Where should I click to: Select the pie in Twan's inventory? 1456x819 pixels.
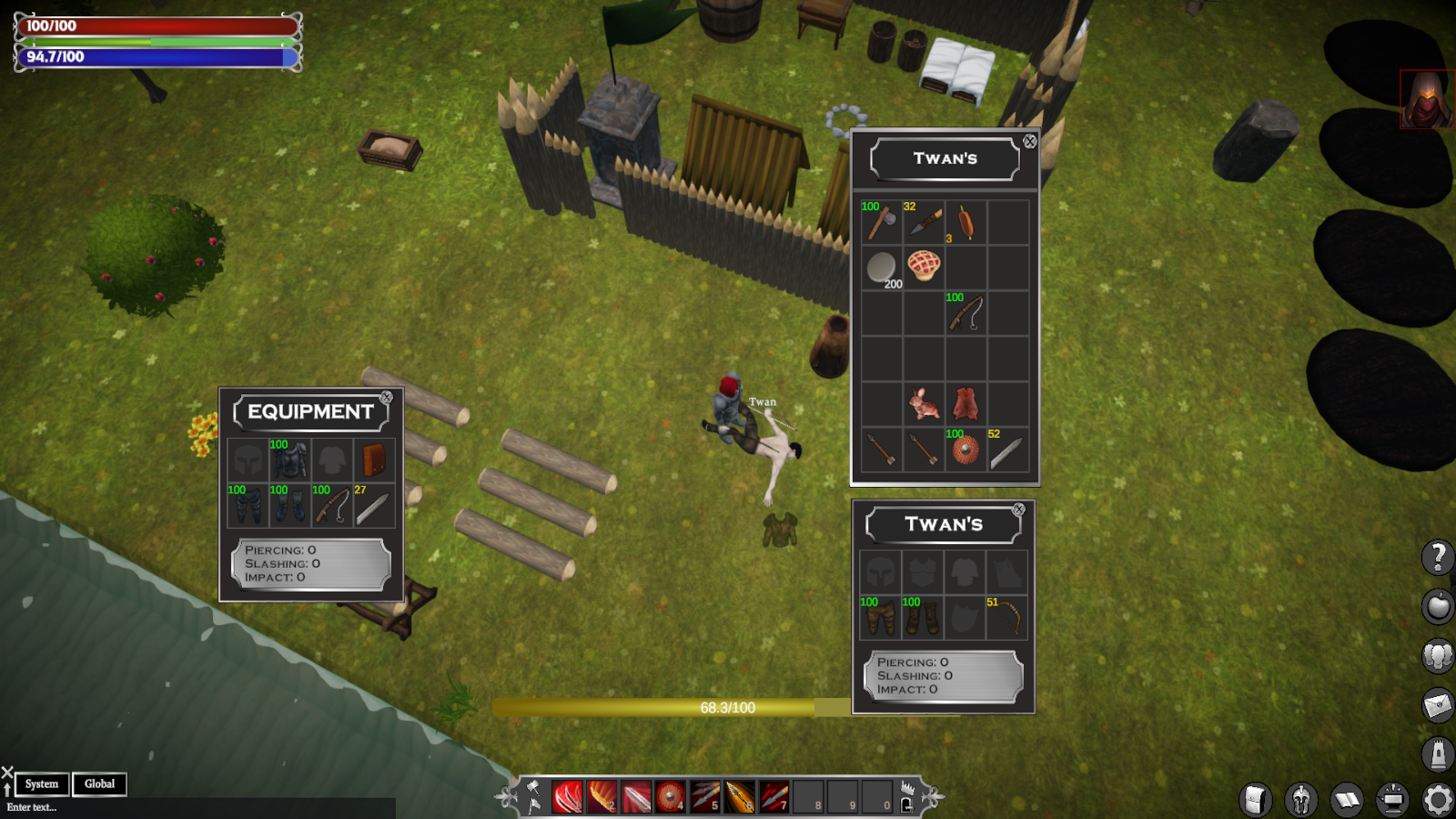[923, 266]
